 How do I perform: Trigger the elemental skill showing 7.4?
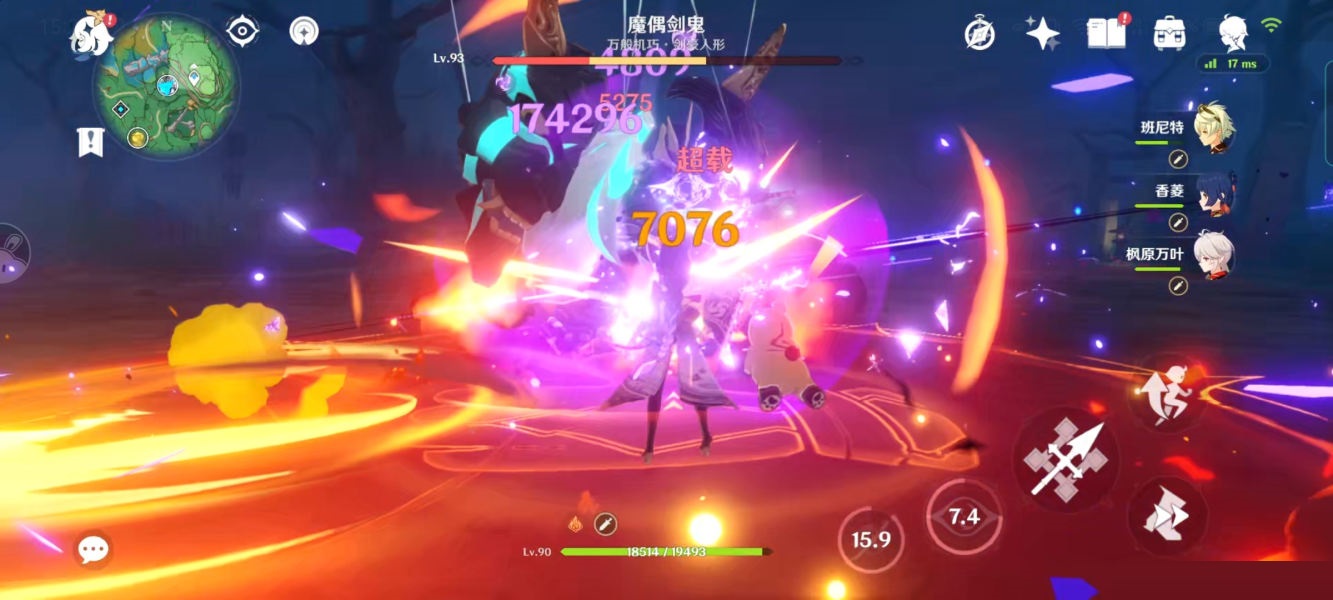[x=964, y=517]
